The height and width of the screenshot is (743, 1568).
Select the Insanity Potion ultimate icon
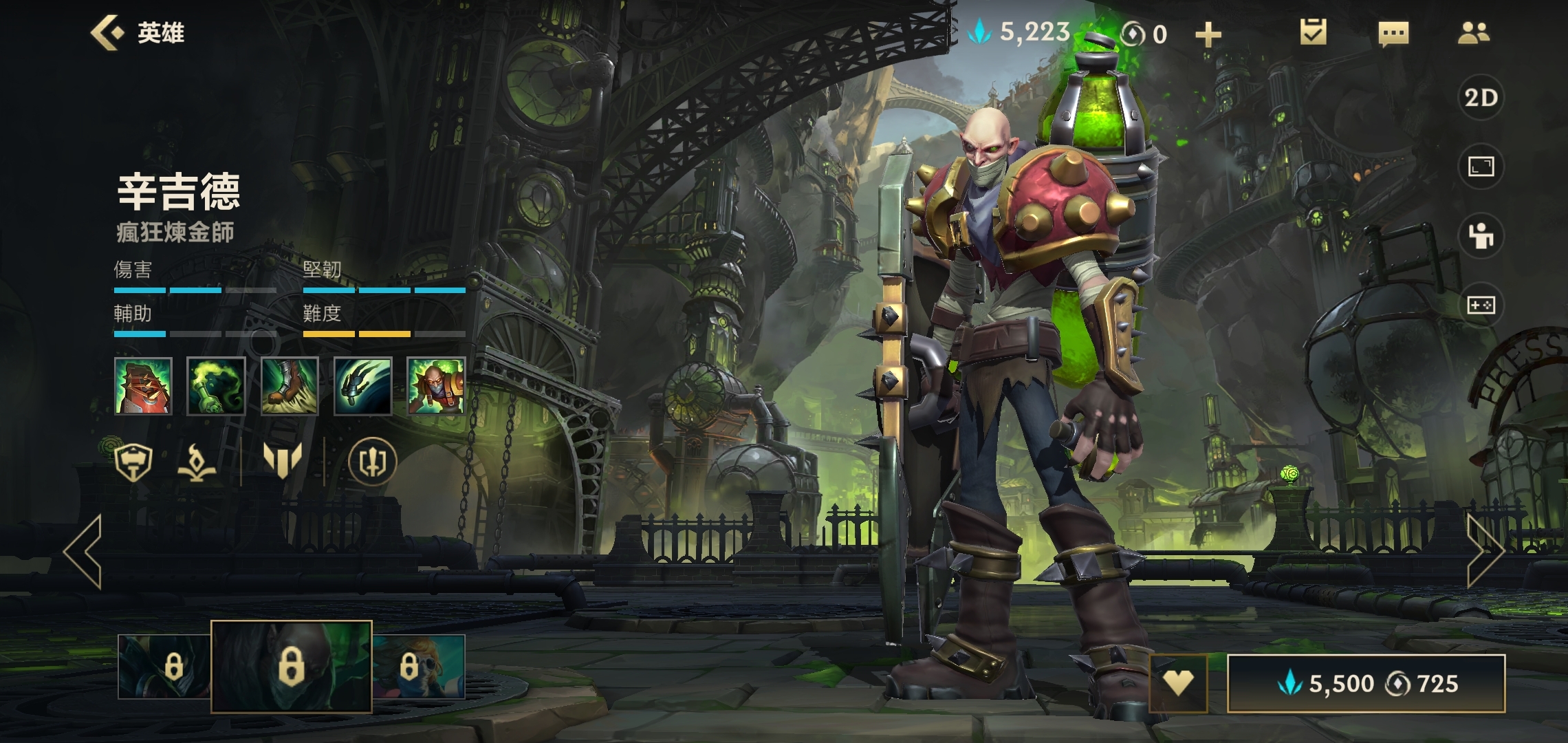pyautogui.click(x=436, y=386)
